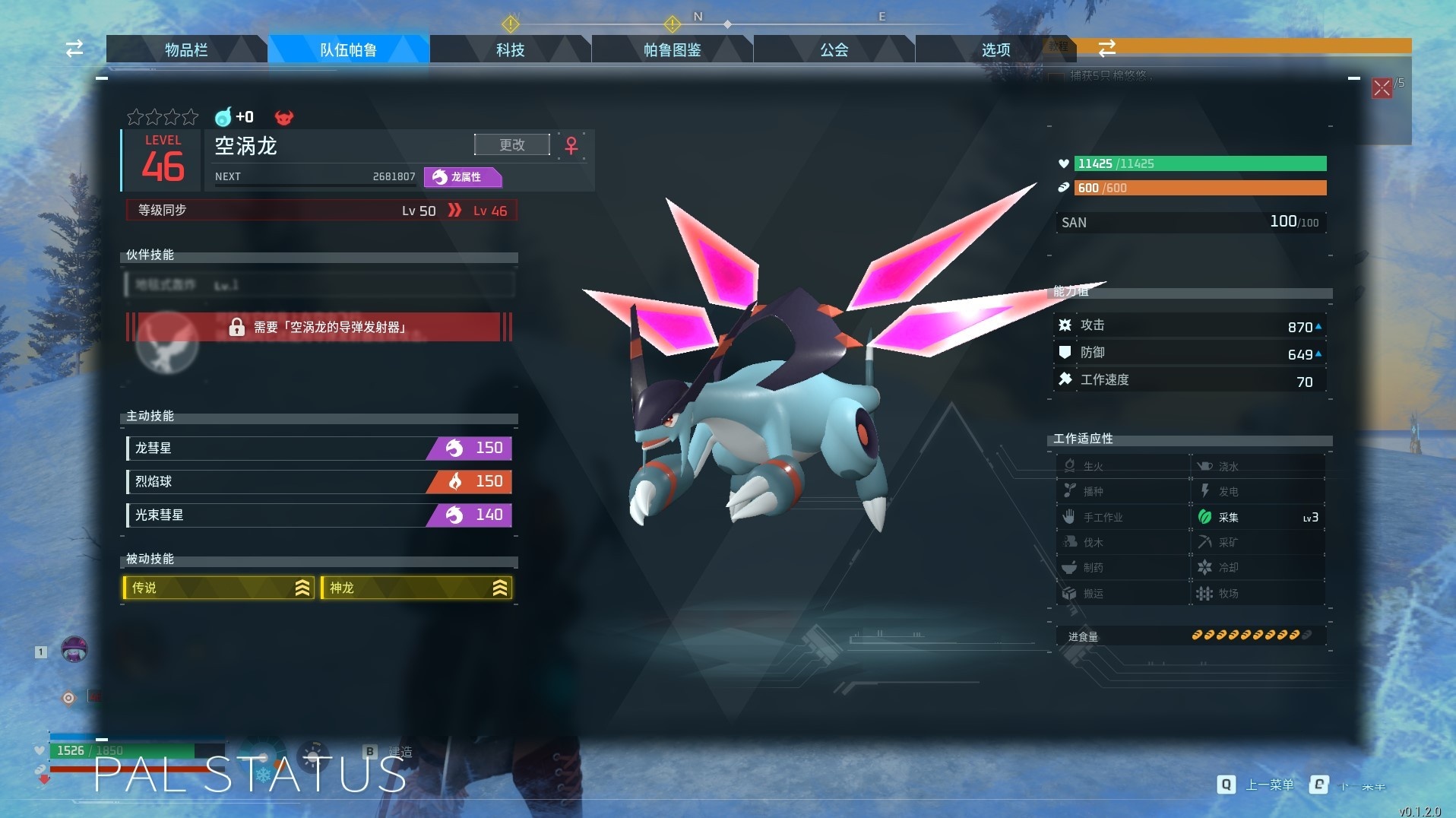Open the 帕鲁图鉴 Paldeck tab
This screenshot has height=818, width=1456.
(x=672, y=50)
